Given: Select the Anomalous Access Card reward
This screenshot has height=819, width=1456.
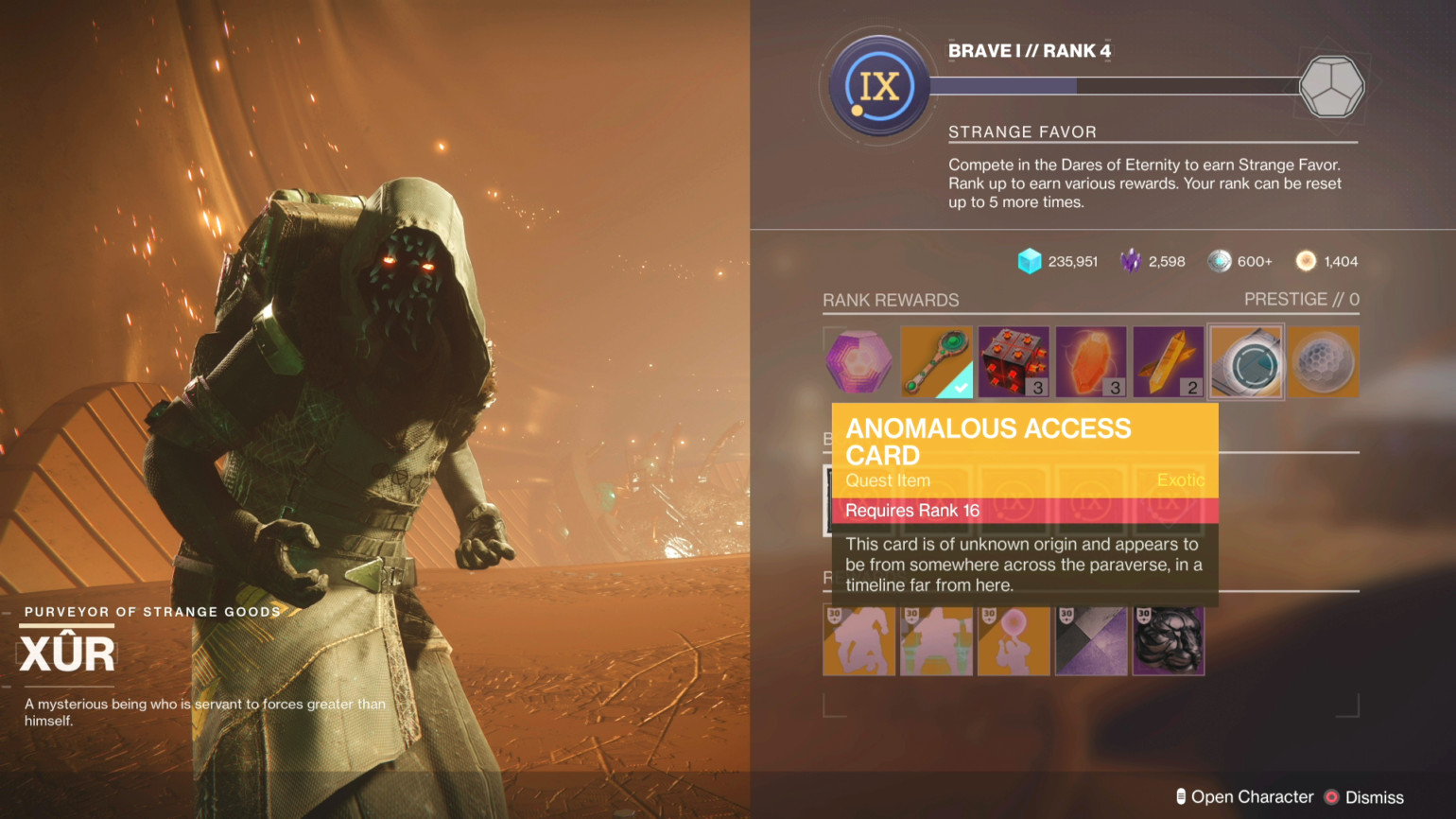Looking at the screenshot, I should tap(1246, 362).
